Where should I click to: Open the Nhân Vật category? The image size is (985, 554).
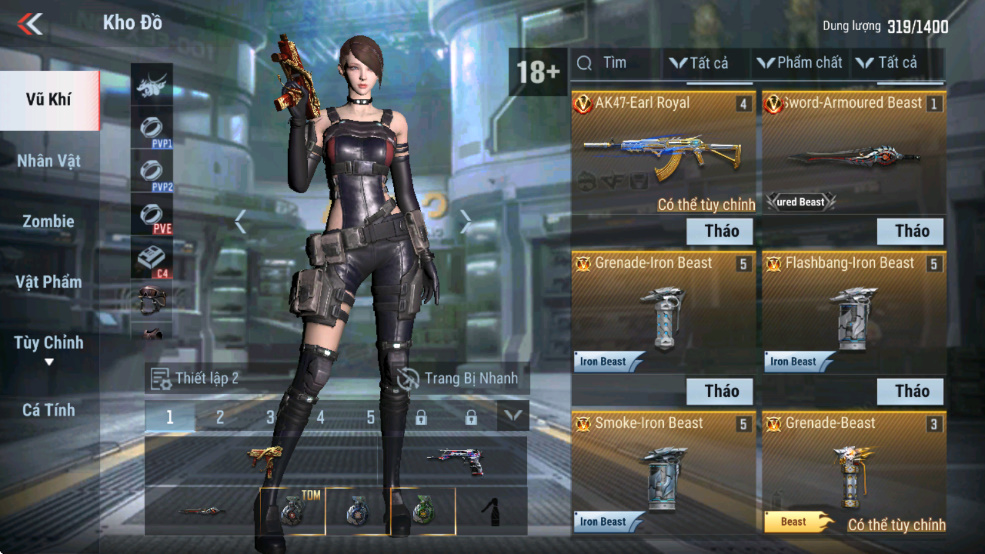[49, 160]
